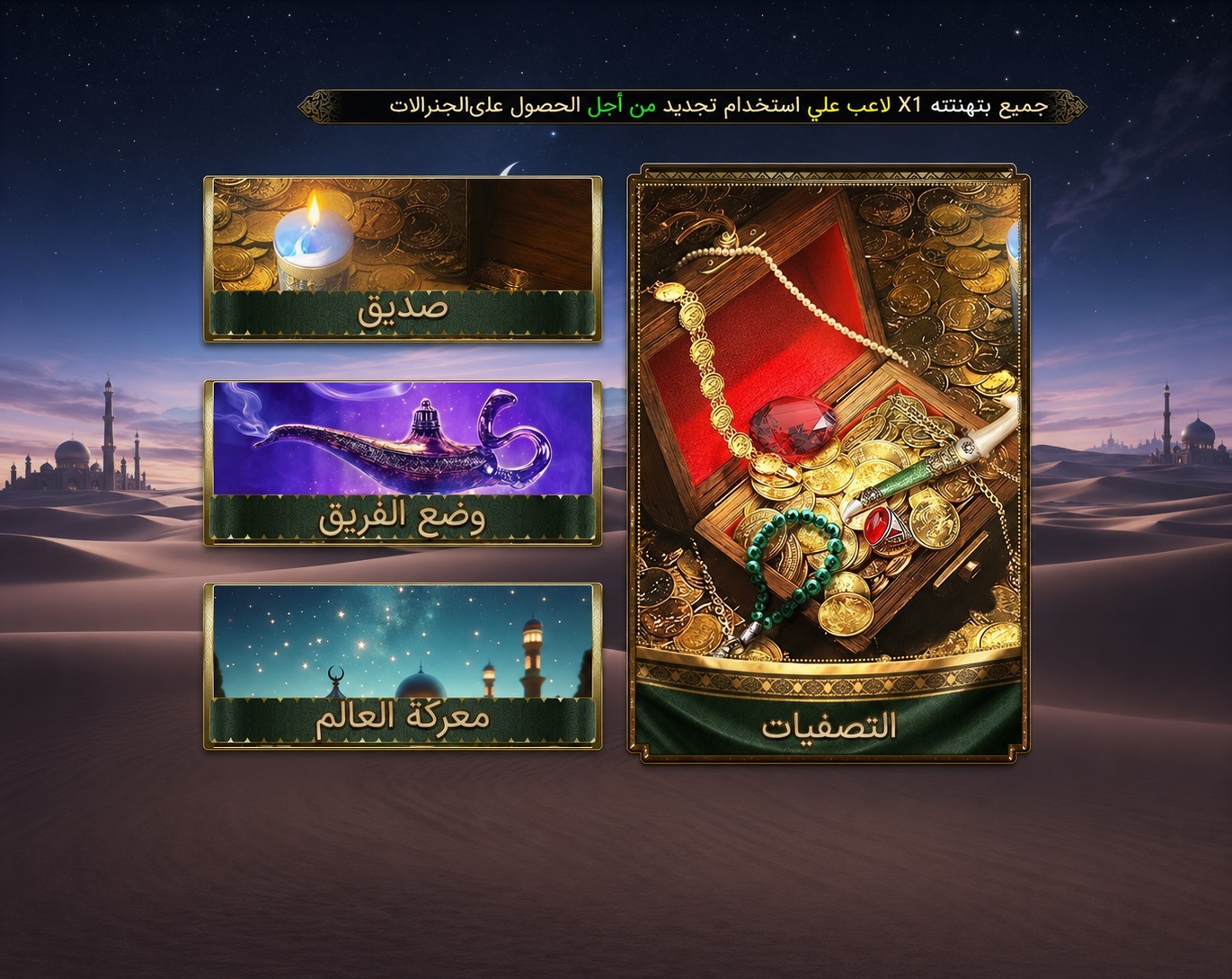1232x979 pixels.
Task: Click the red ruby gem in the Qualifiers artwork
Action: tap(791, 424)
